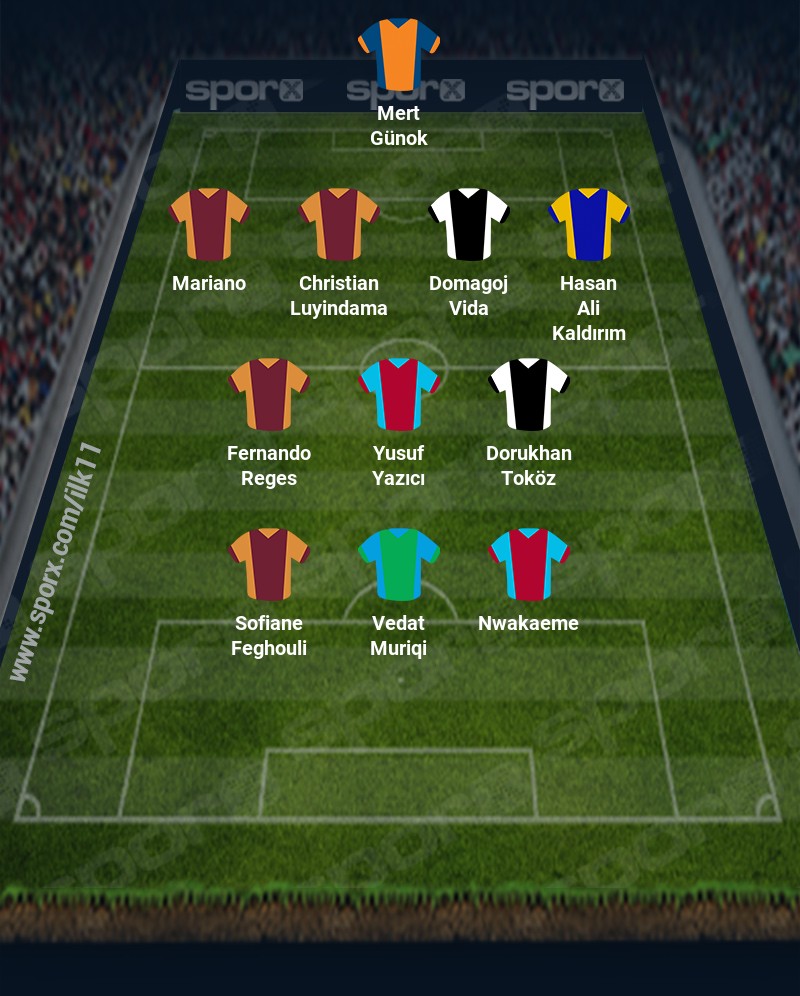800x996 pixels.
Task: Select Christian Luyindama's jersey
Action: point(339,224)
